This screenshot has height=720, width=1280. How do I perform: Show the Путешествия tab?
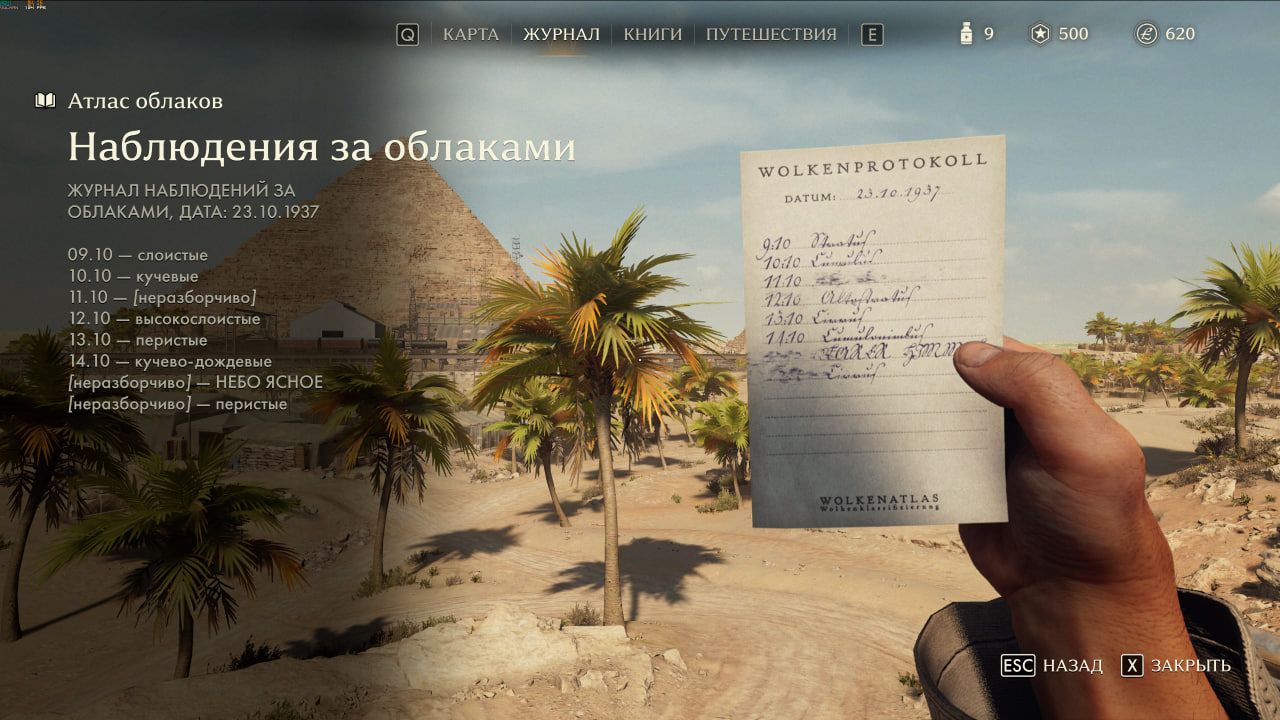tap(771, 34)
